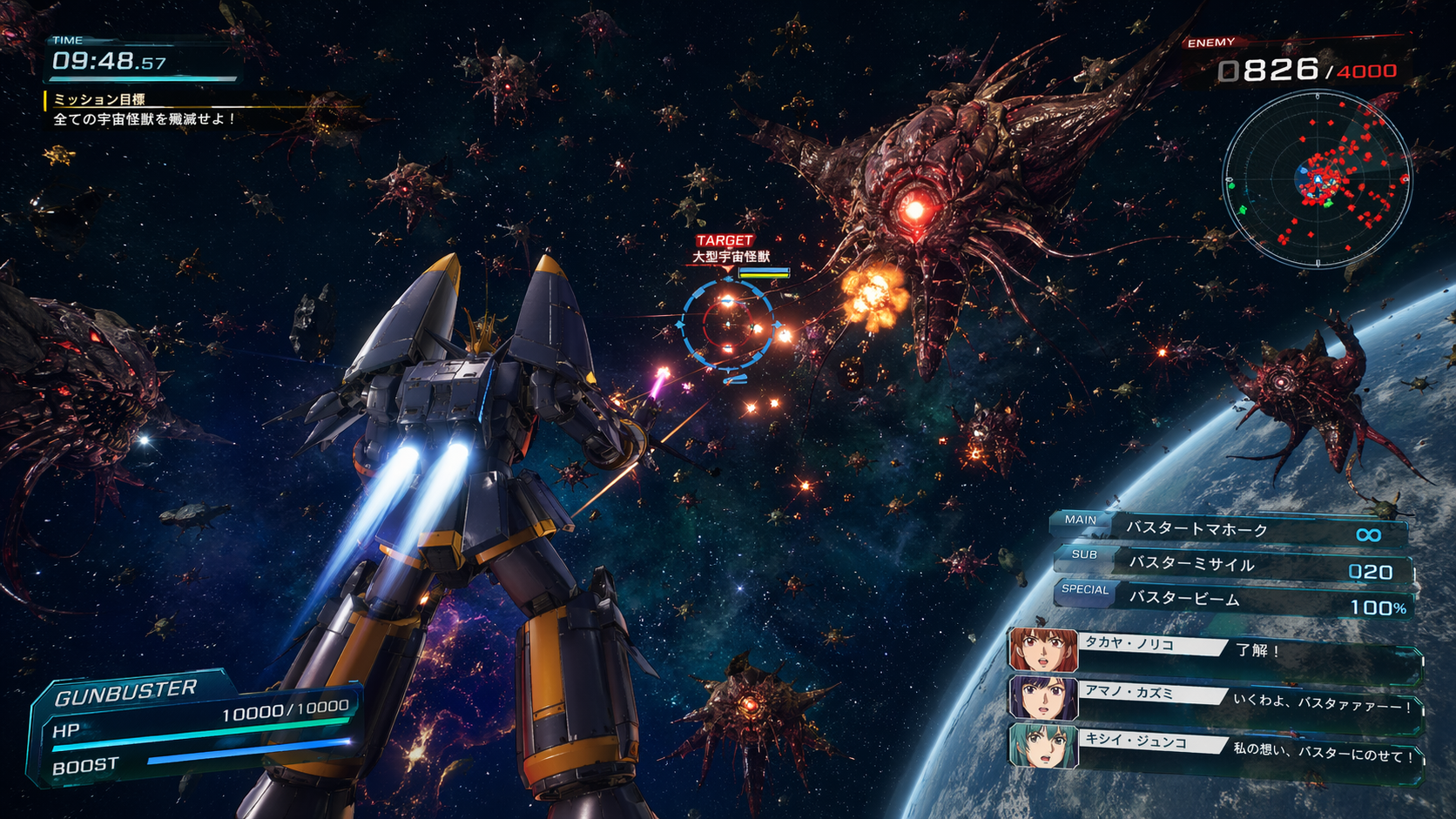Select キシイ・ジュンコ's portrait
This screenshot has width=1456, height=819.
pyautogui.click(x=1042, y=746)
